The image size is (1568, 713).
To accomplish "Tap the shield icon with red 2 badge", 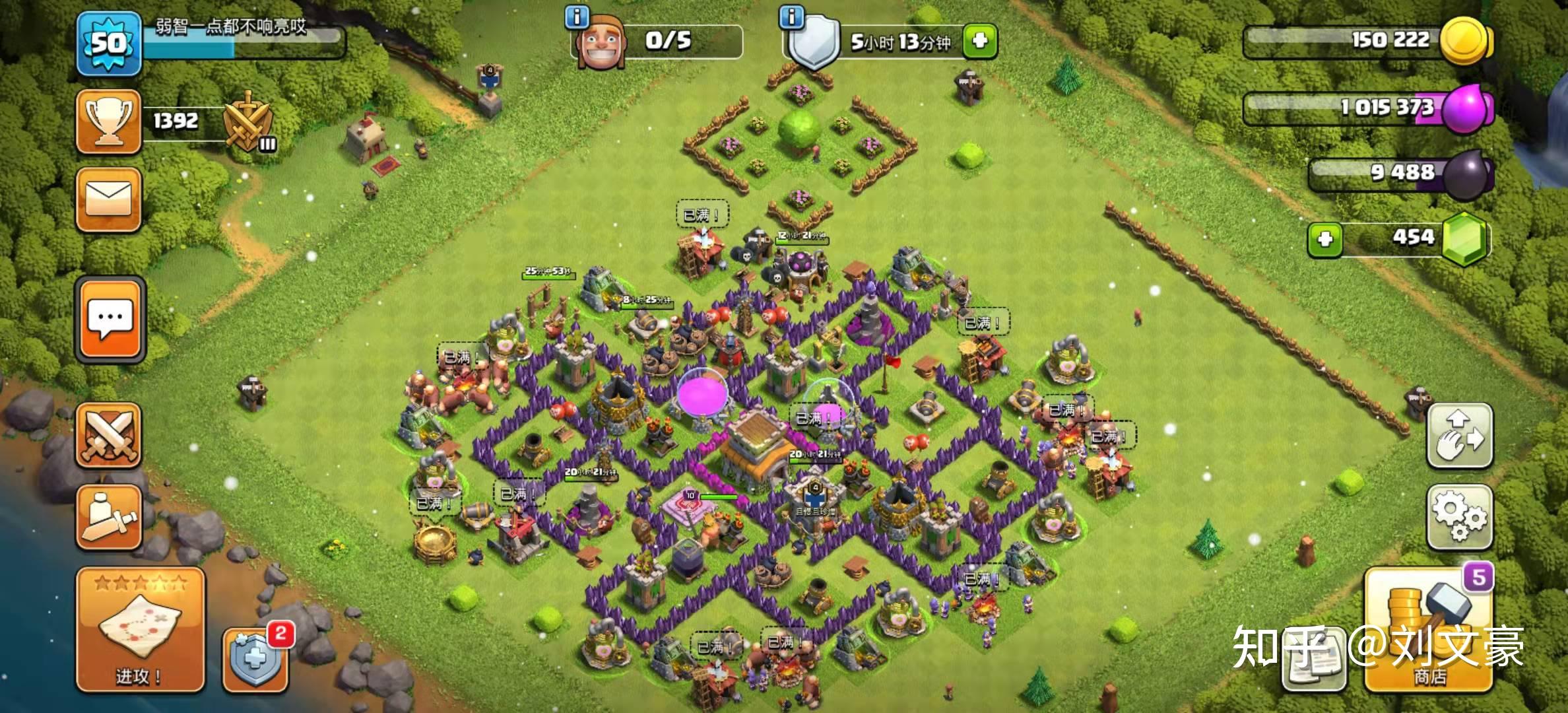I will pyautogui.click(x=256, y=660).
